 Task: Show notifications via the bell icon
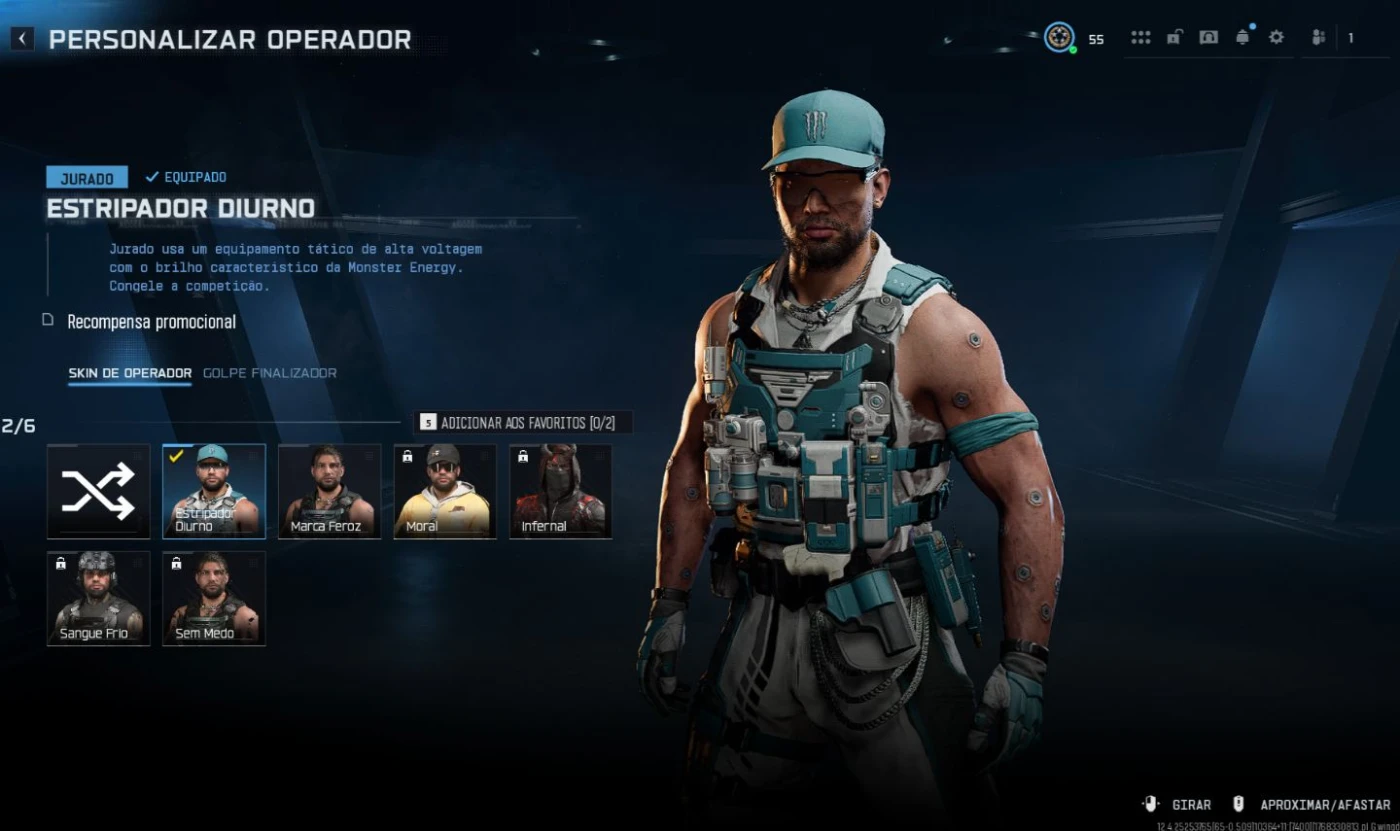coord(1243,38)
